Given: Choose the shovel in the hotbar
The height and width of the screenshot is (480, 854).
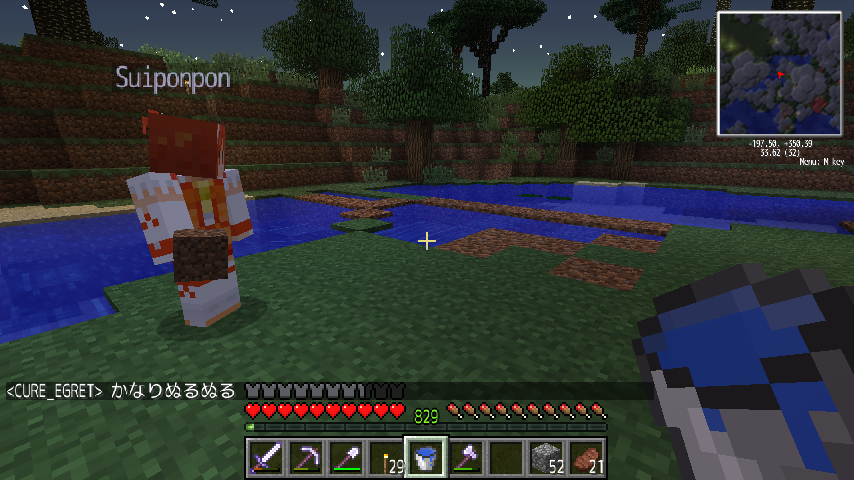Looking at the screenshot, I should tap(345, 459).
